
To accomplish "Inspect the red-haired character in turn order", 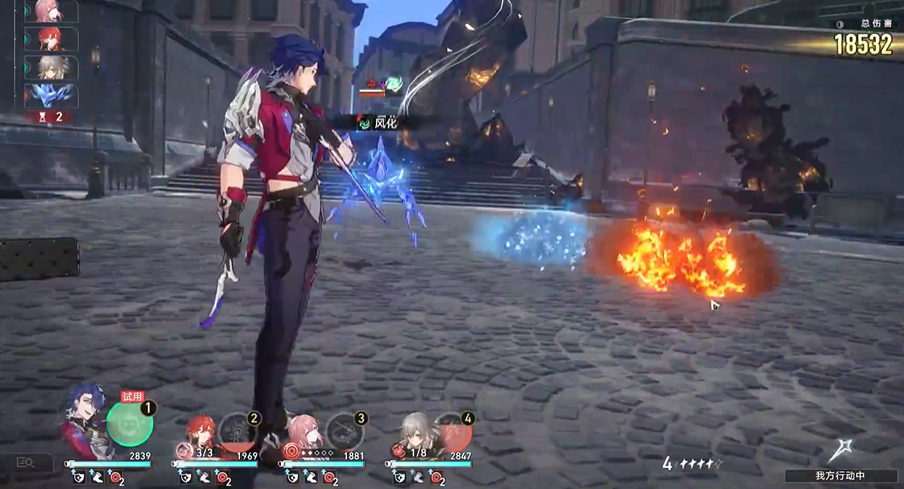I will pos(50,39).
